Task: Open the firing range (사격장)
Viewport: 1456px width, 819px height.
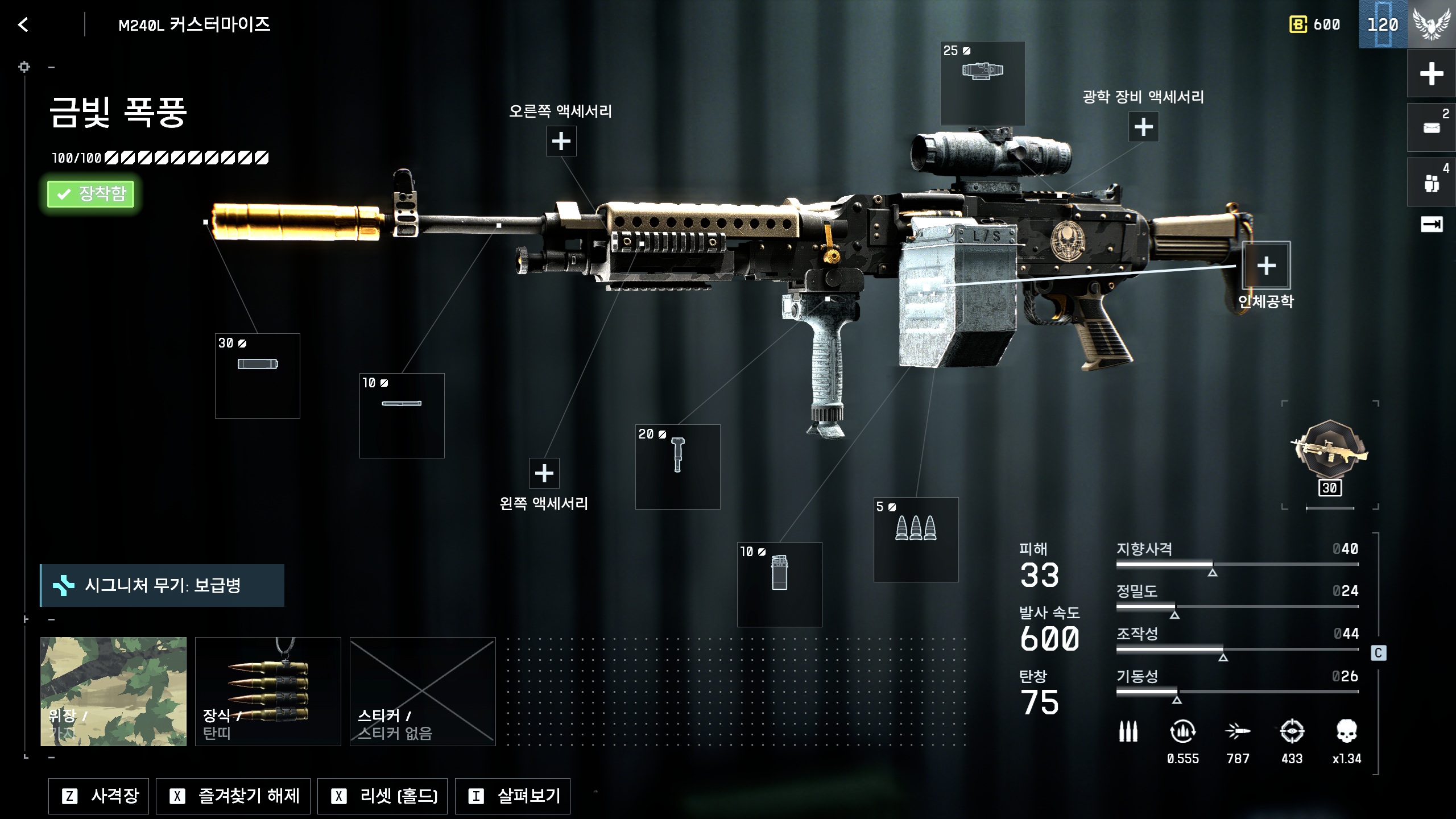Action: [98, 796]
